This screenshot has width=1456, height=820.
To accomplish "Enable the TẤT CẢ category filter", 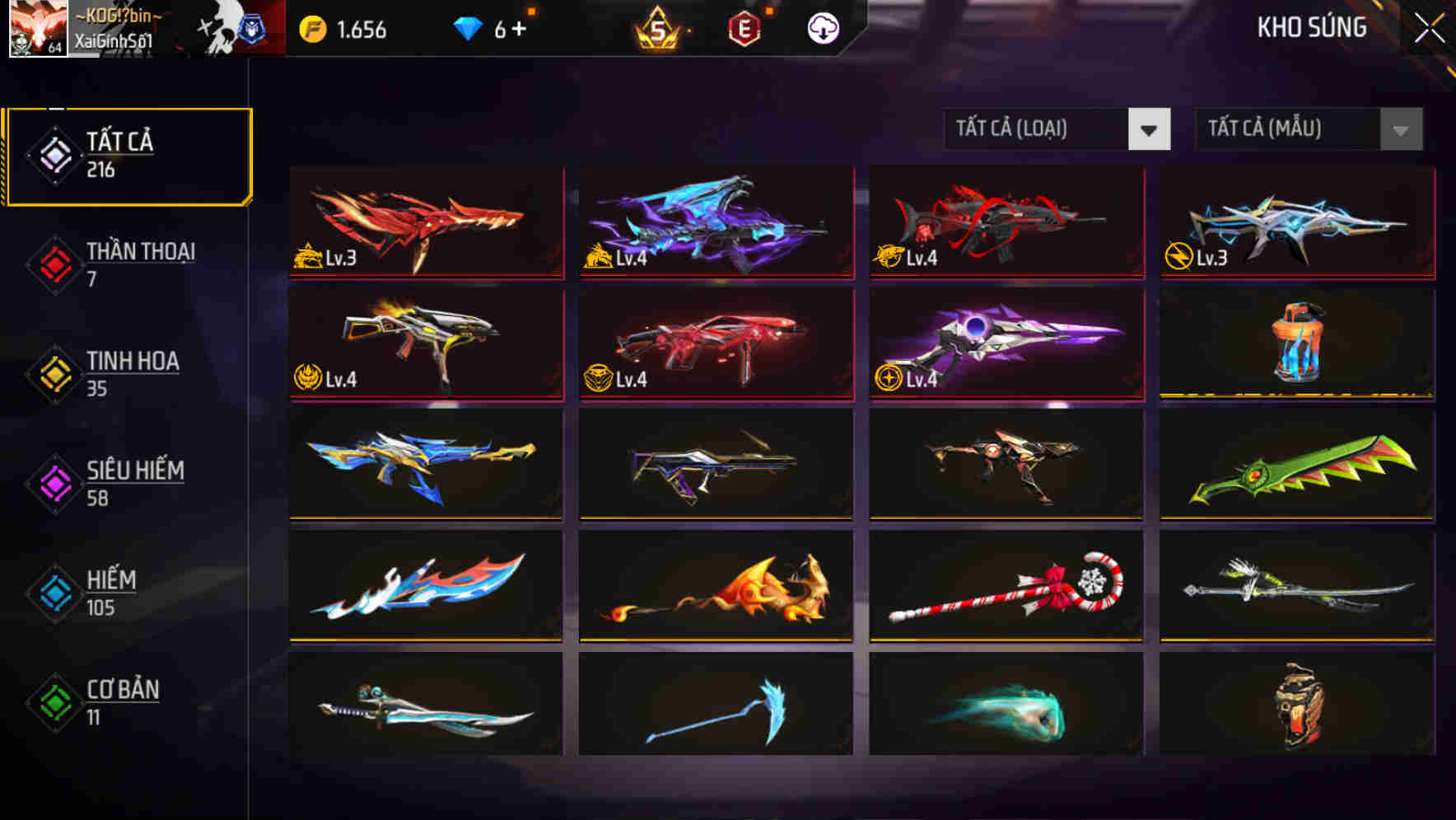I will pos(128,153).
